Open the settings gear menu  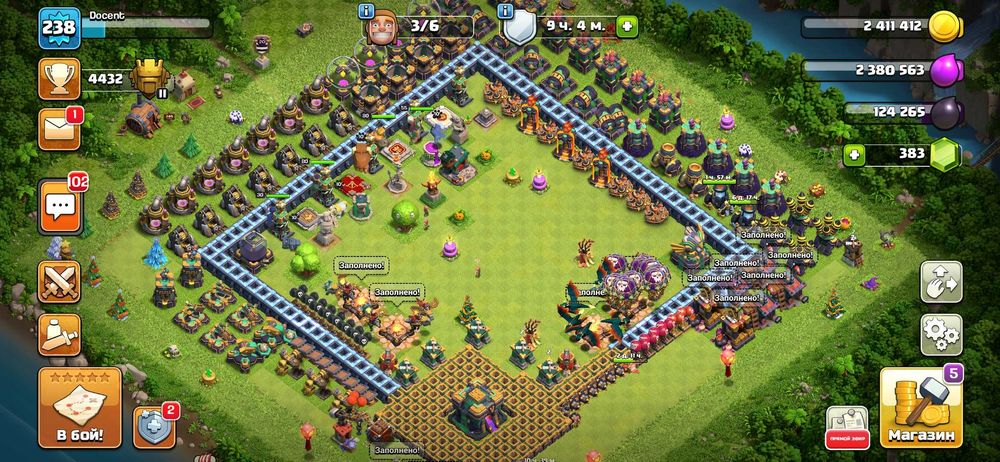click(941, 335)
